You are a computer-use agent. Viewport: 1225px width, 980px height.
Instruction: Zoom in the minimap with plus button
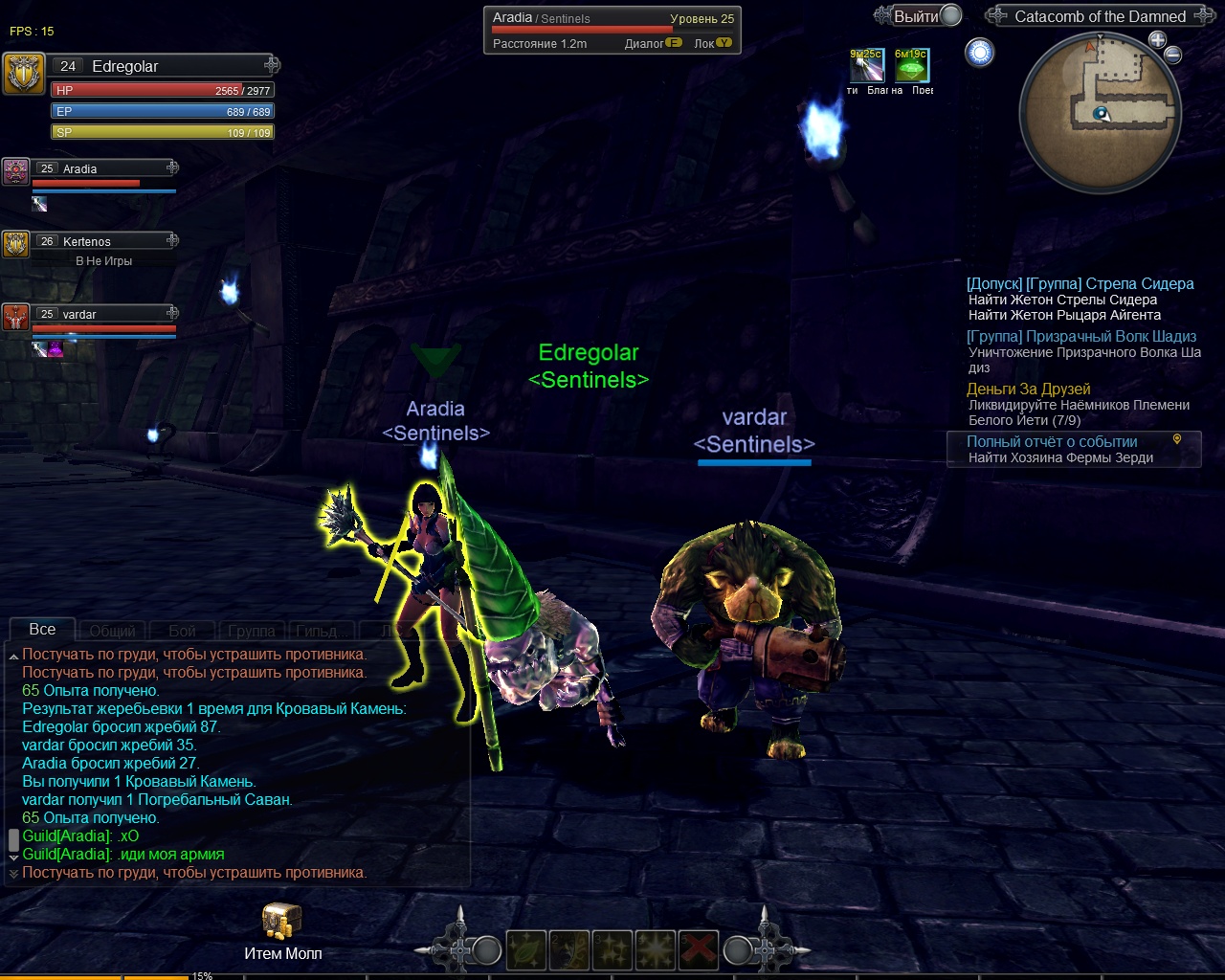tap(1157, 40)
